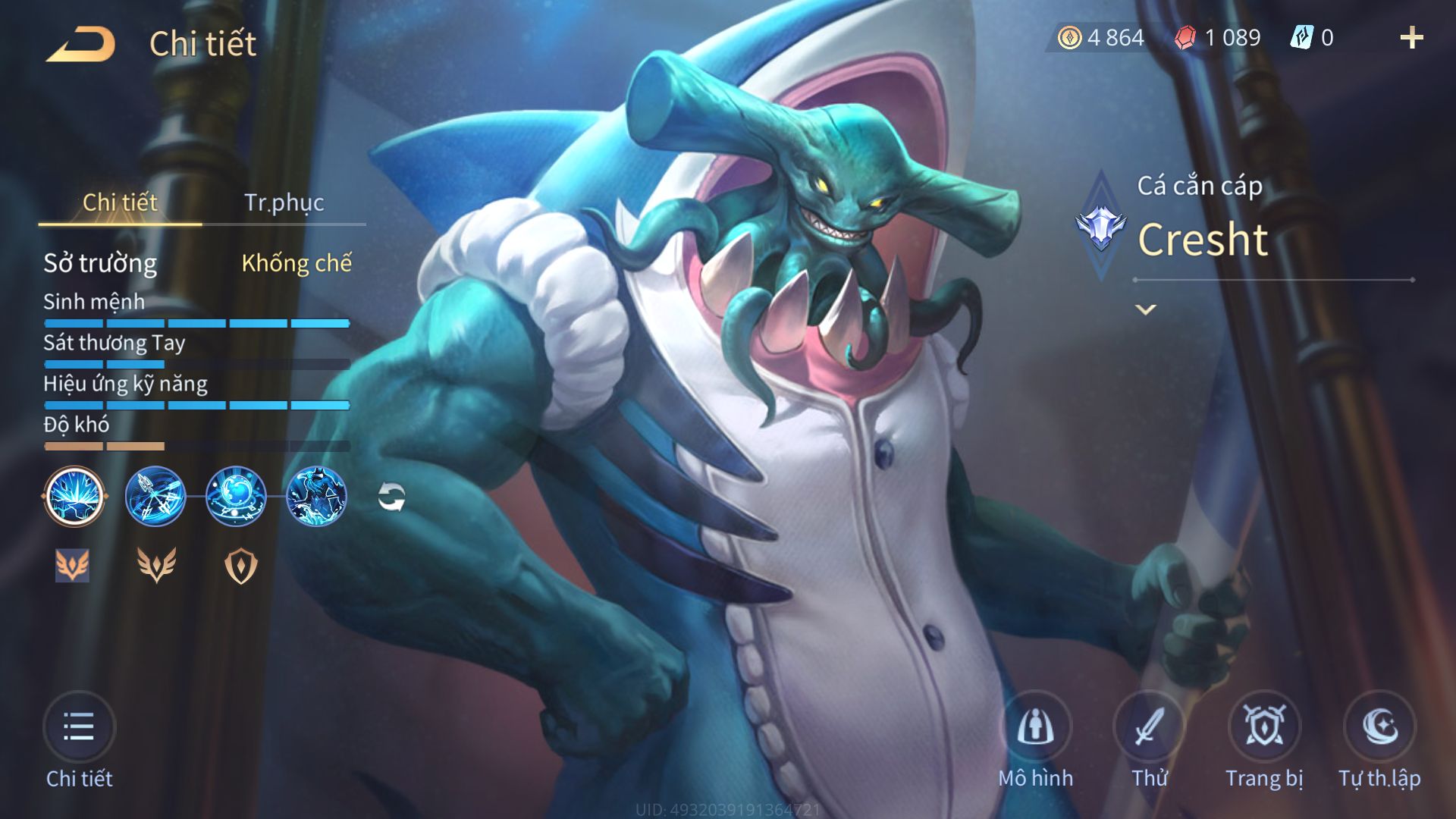The image size is (1456, 819).
Task: Open the Chi tiết list button
Action: click(79, 728)
